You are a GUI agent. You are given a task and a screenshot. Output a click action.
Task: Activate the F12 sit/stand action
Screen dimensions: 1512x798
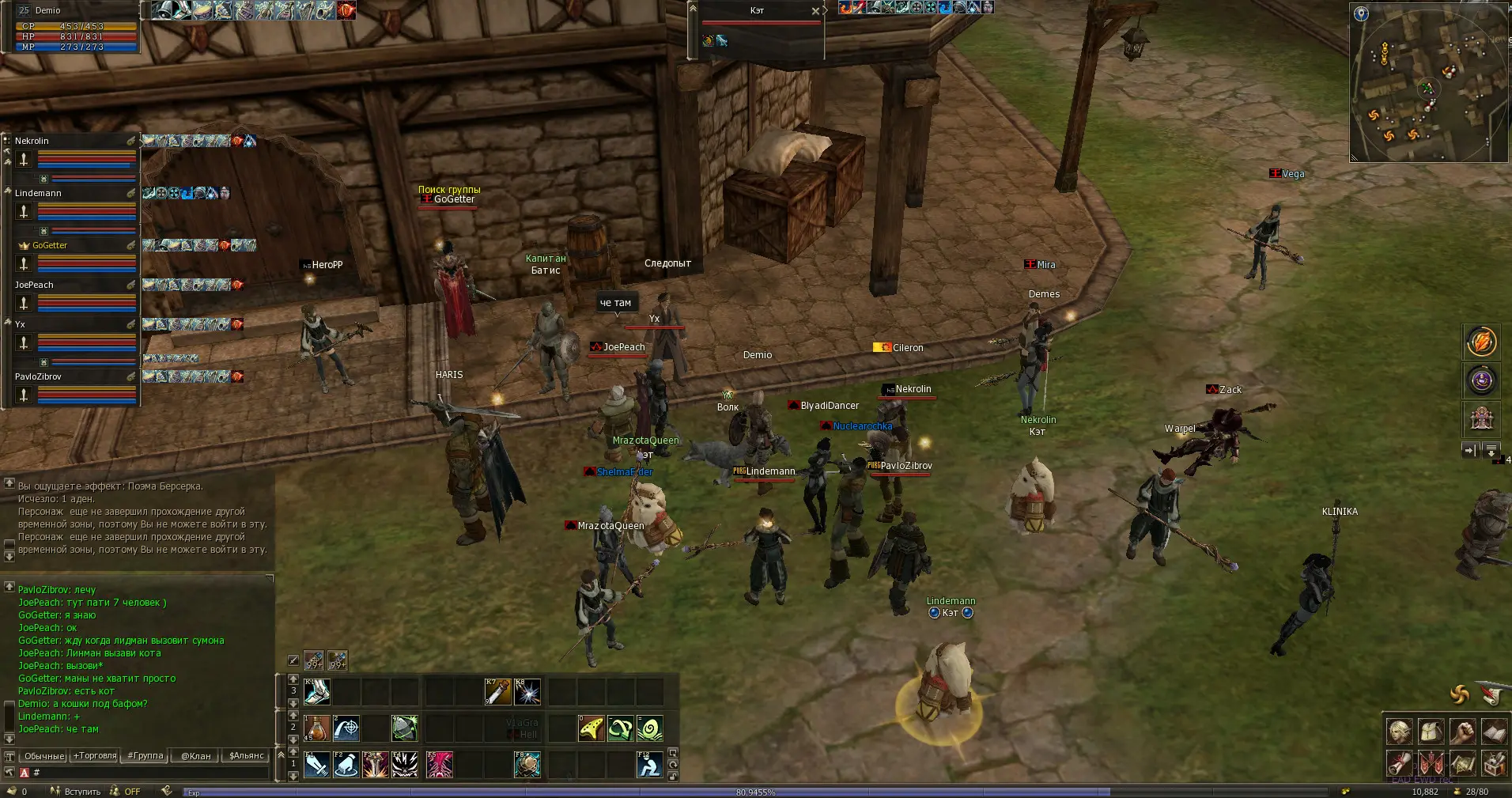[x=649, y=765]
